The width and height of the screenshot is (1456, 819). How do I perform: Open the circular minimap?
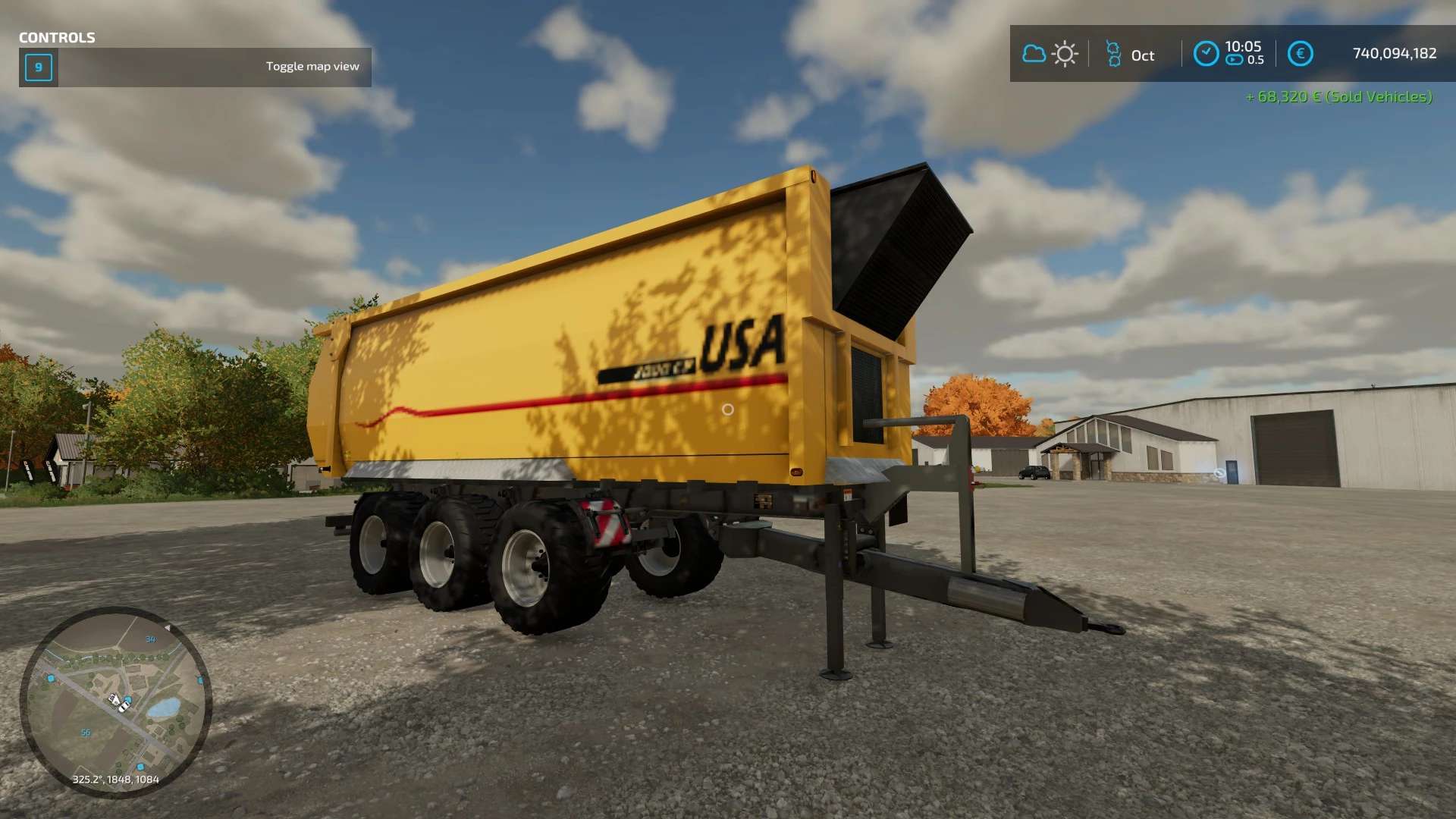pos(115,702)
